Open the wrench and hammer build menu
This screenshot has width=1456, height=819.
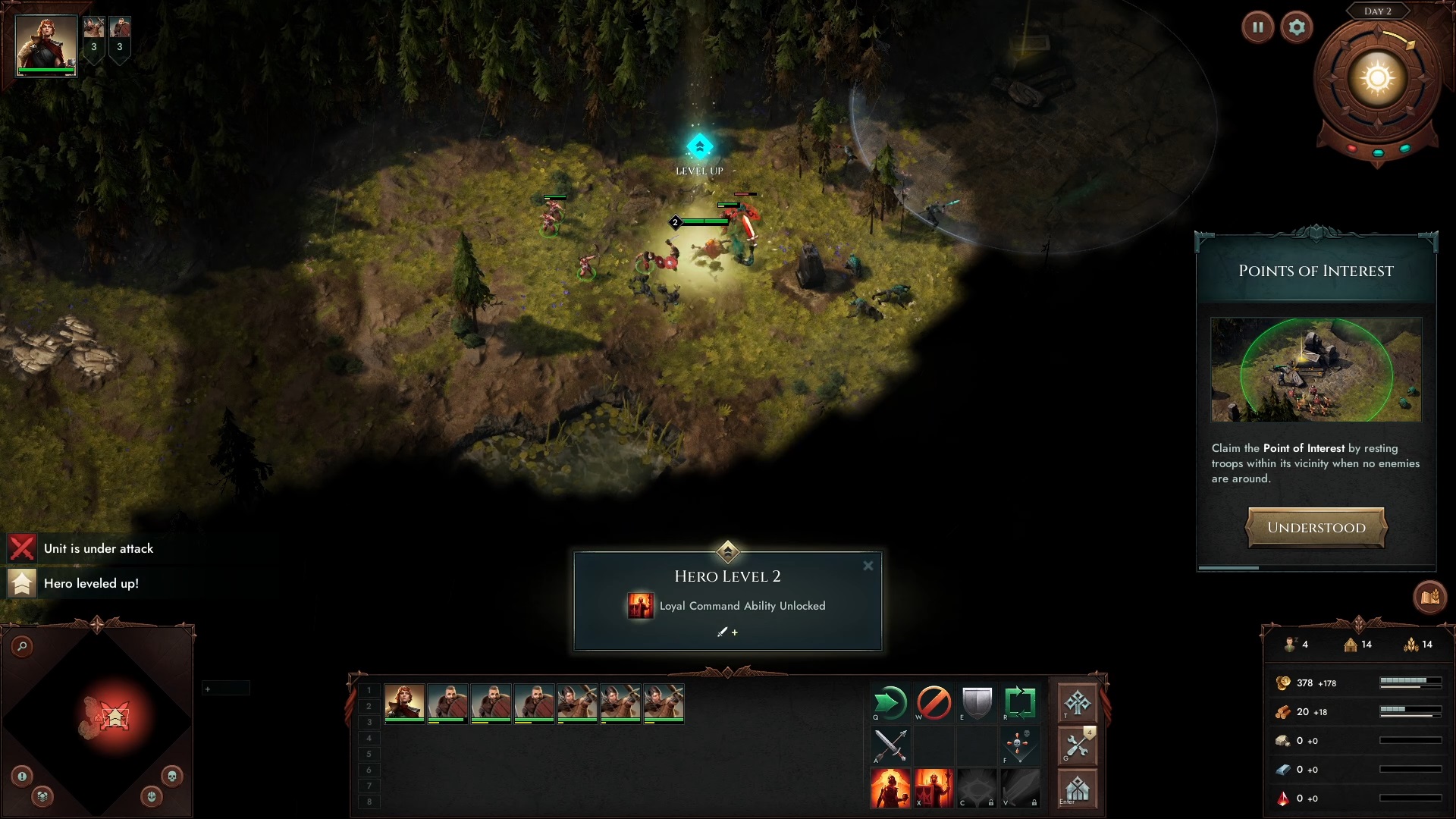click(1077, 747)
